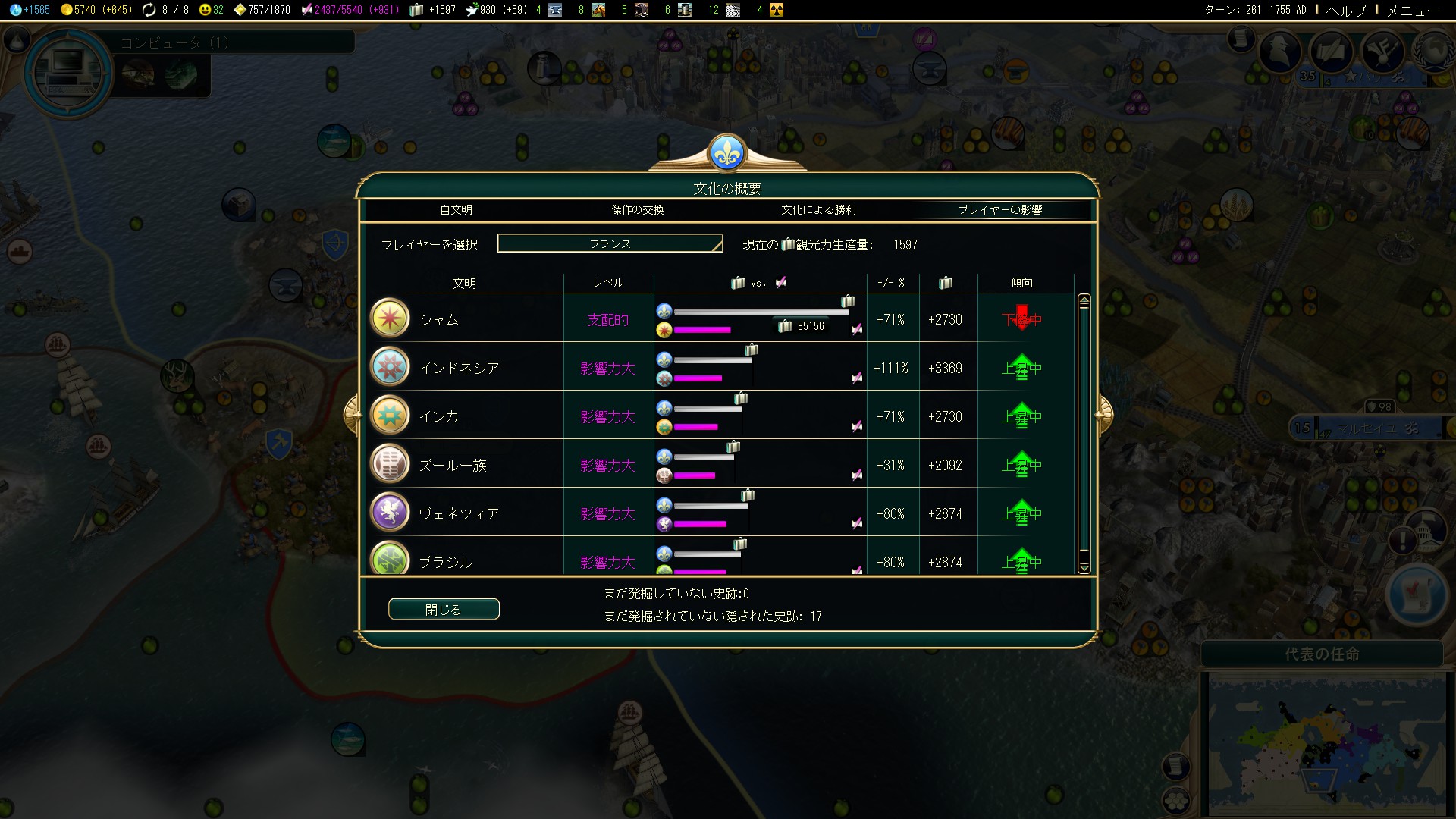Sort the list by 傾向 column

click(x=1021, y=283)
